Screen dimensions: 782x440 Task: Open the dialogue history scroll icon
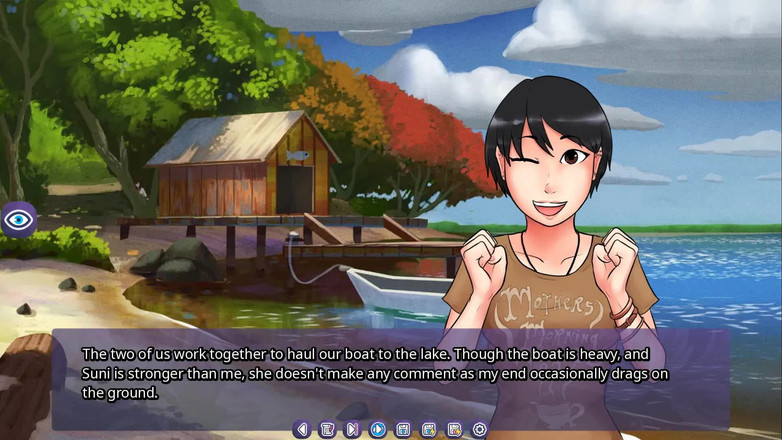327,429
